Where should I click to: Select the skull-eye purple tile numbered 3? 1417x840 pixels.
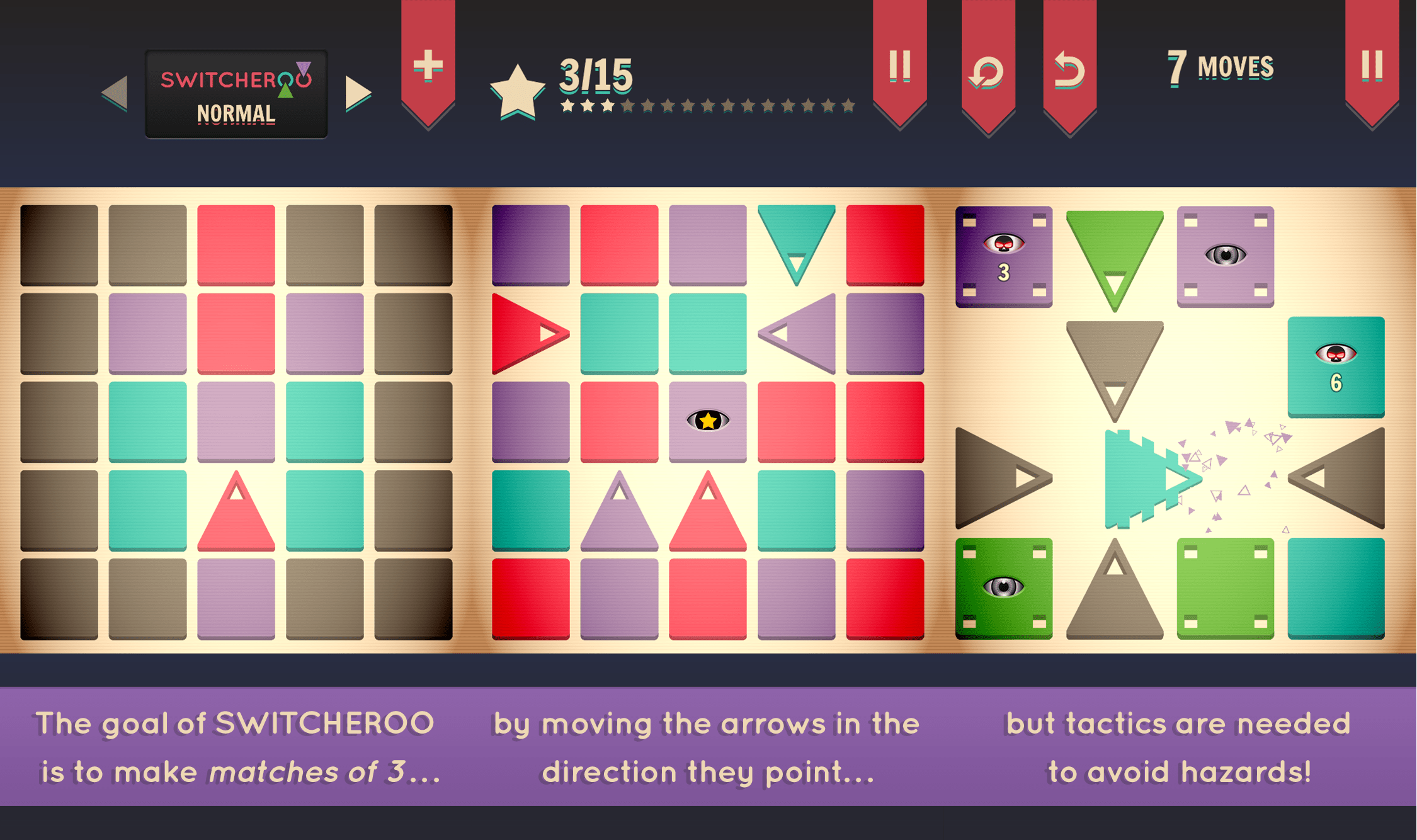(1005, 257)
